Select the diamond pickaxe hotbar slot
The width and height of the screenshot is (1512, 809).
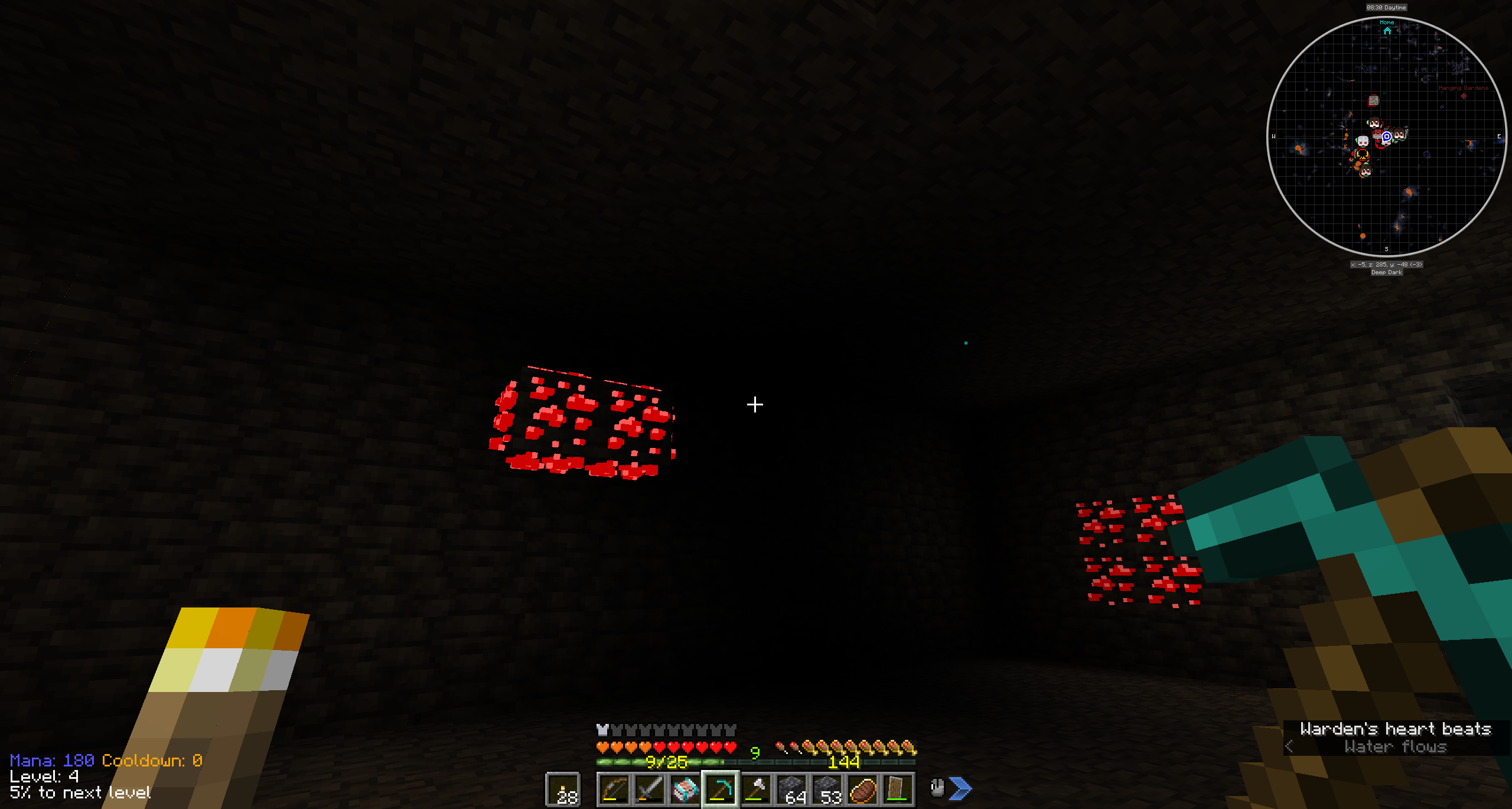click(720, 789)
